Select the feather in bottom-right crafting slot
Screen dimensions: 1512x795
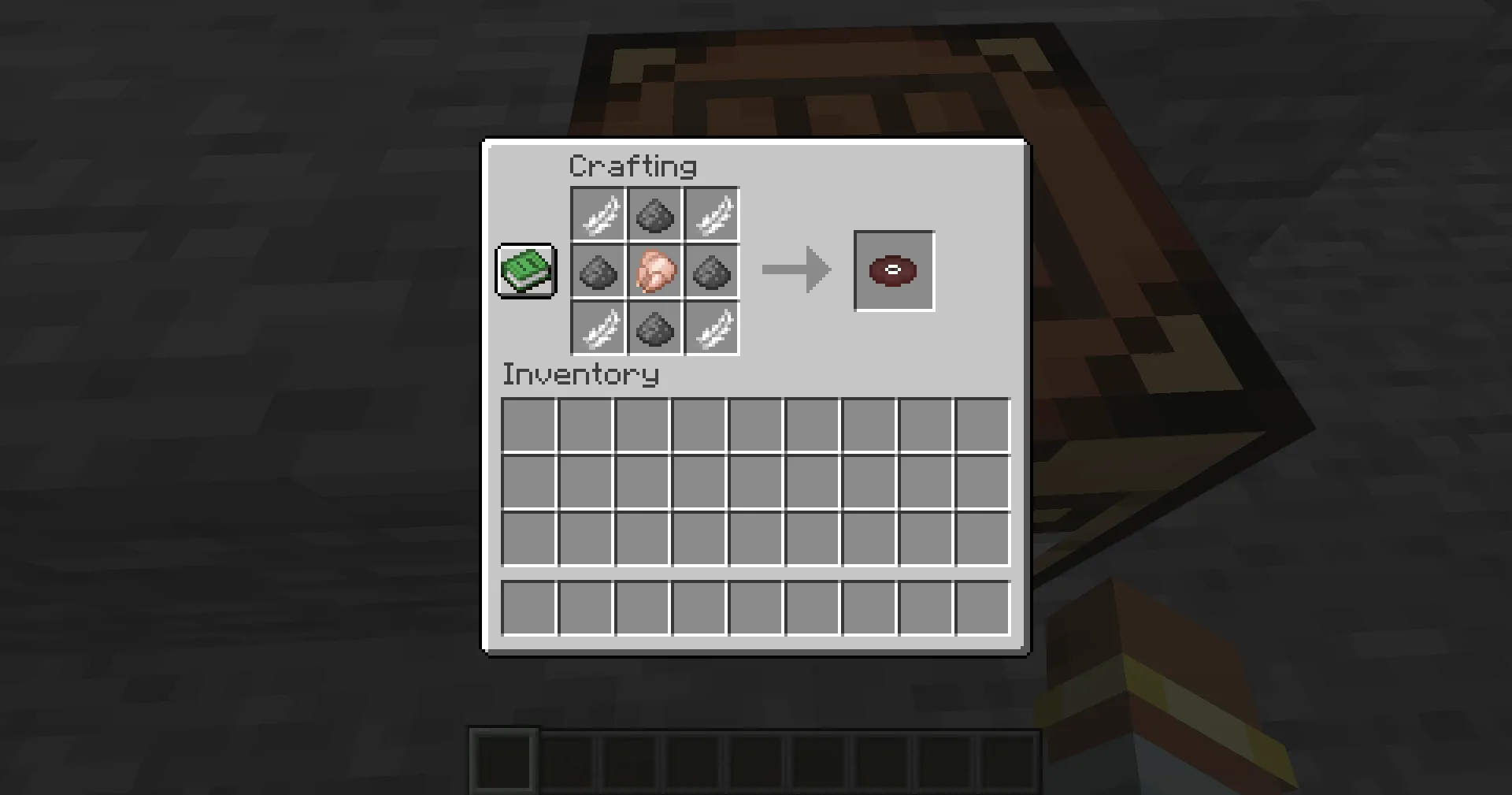(x=711, y=329)
